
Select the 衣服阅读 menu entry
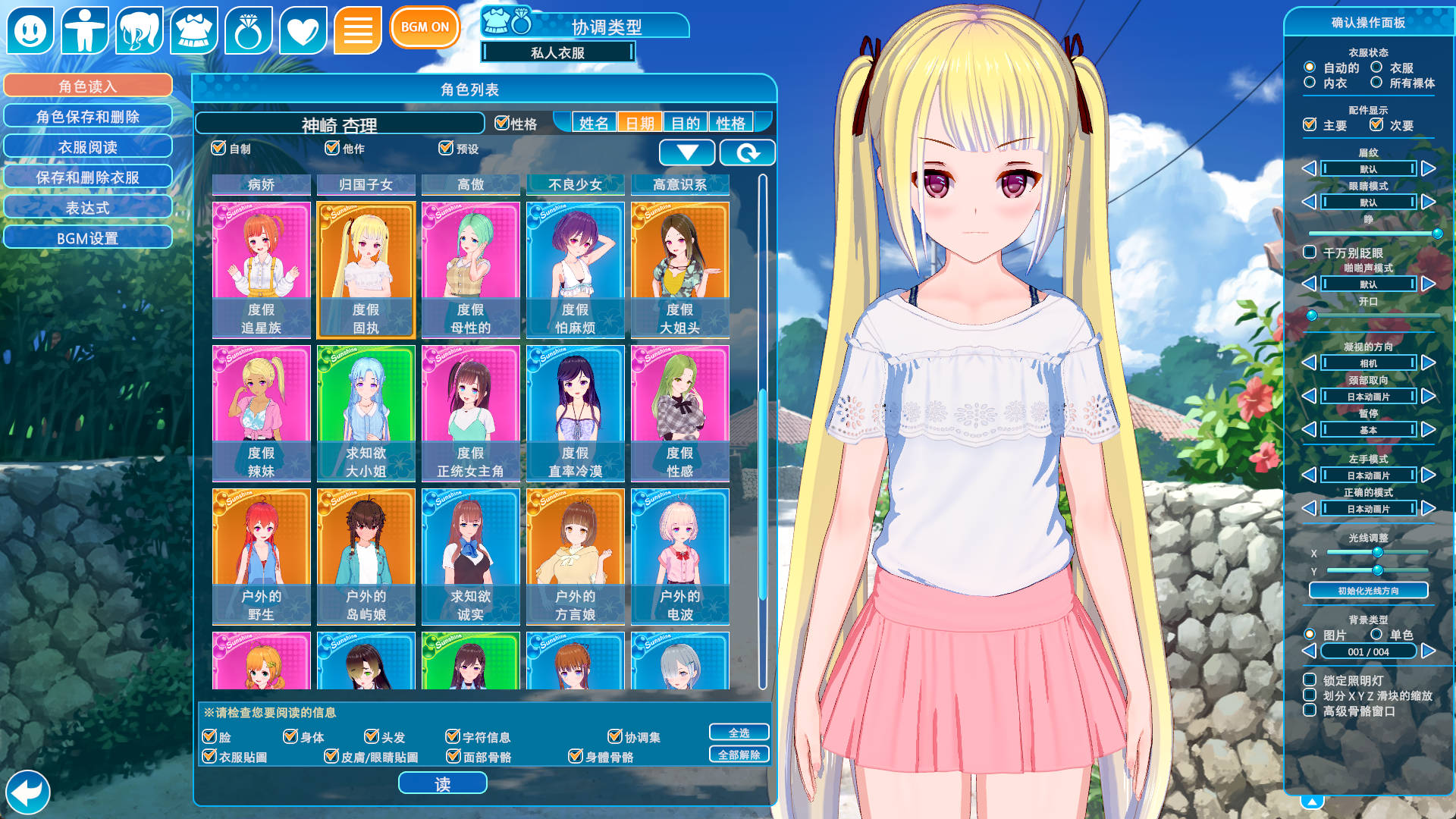click(88, 146)
